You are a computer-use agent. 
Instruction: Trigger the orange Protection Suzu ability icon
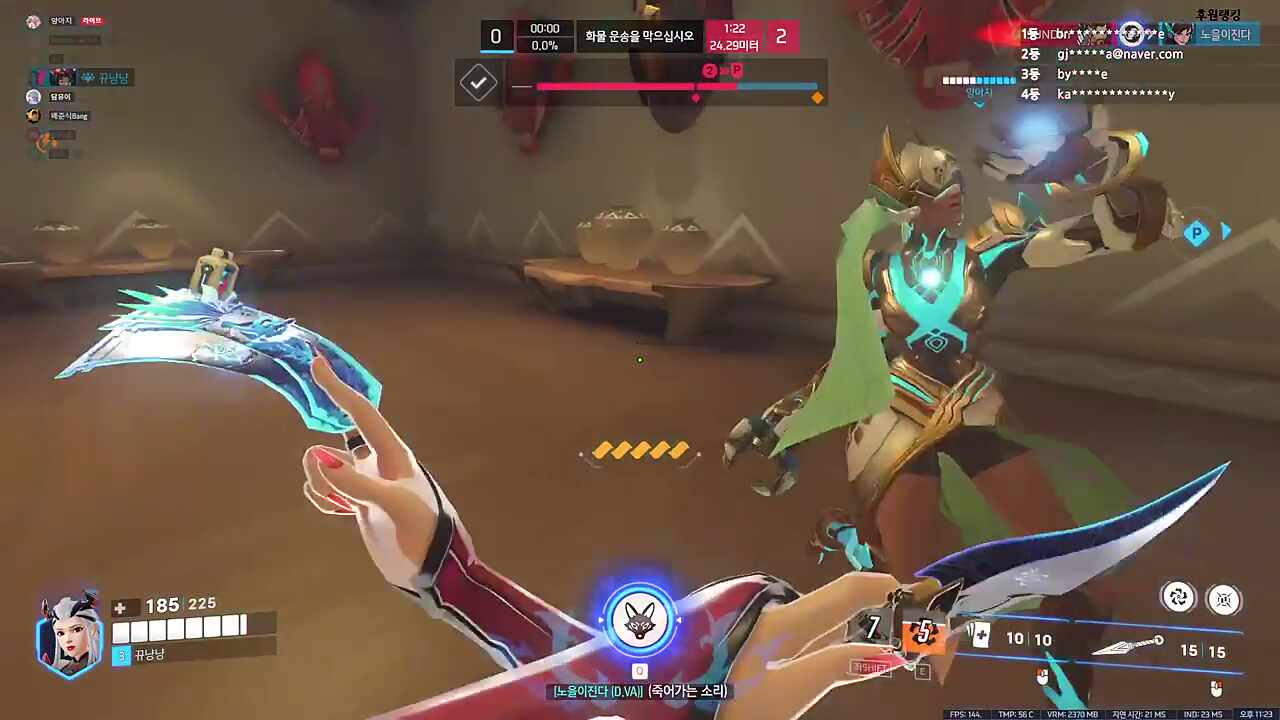tap(923, 632)
